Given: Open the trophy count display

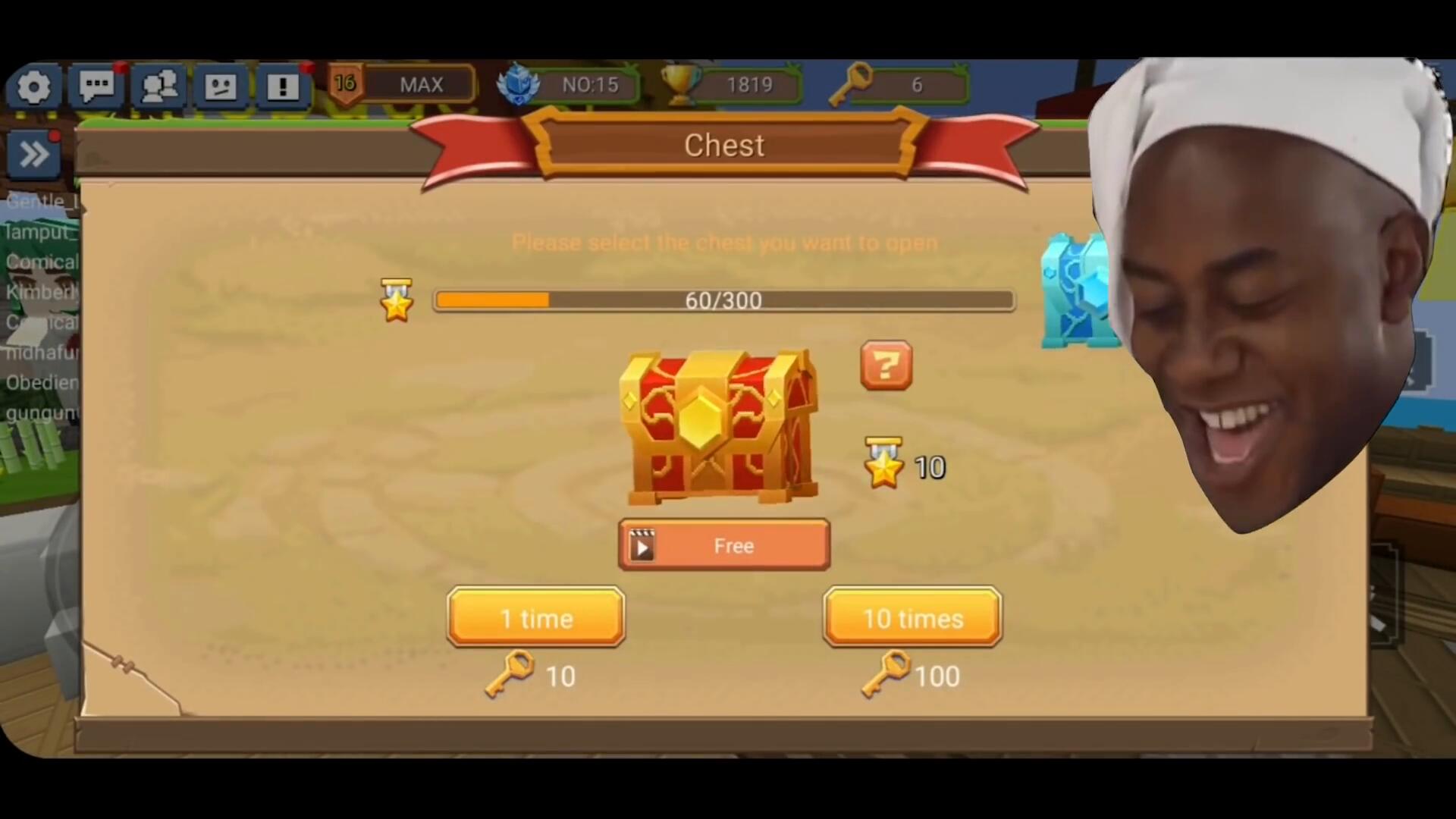Looking at the screenshot, I should coord(732,84).
